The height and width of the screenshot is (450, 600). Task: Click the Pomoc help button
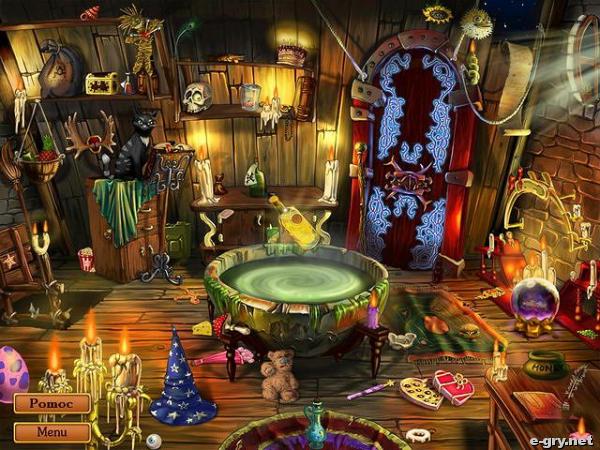(x=51, y=404)
